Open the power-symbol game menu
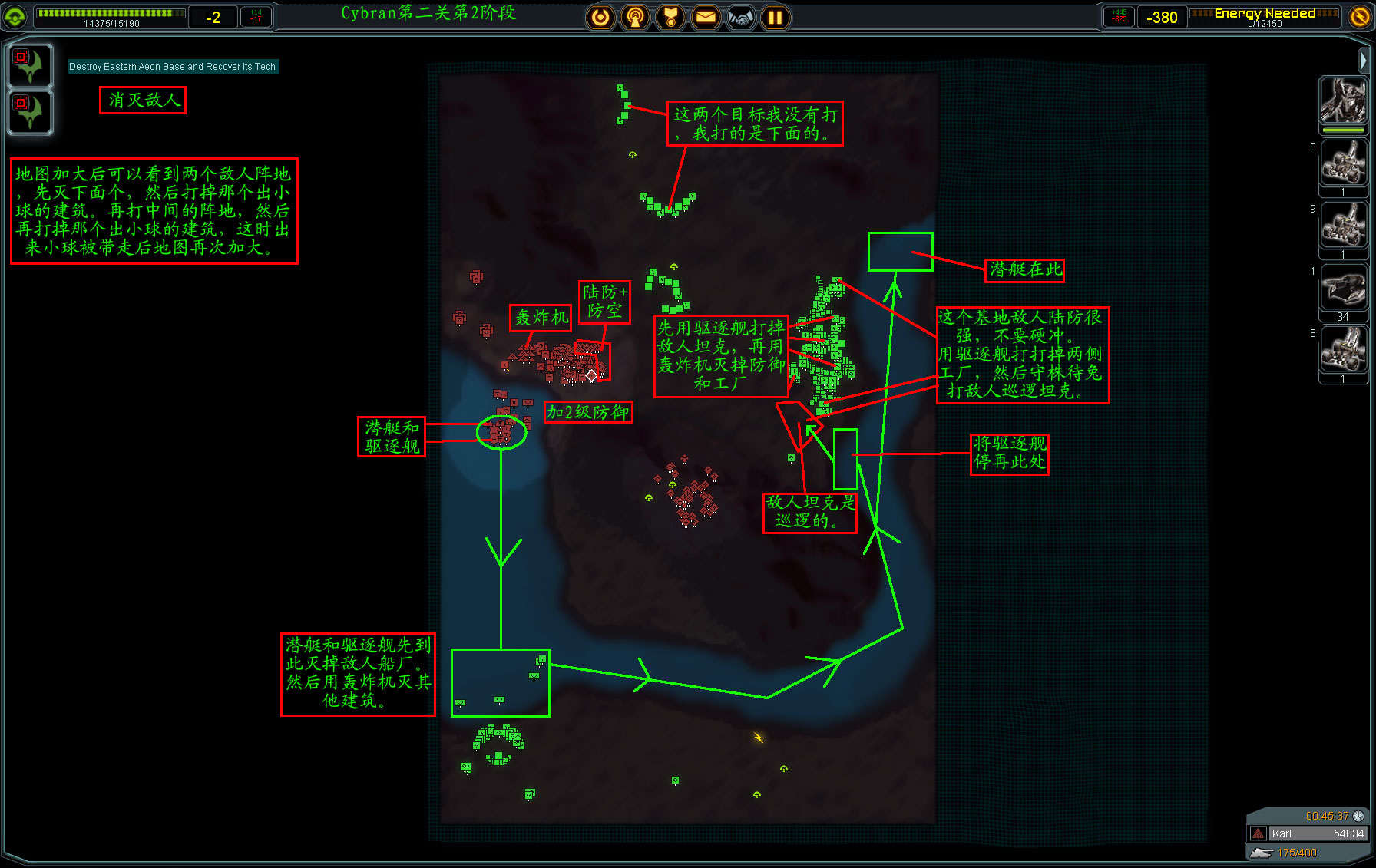This screenshot has height=868, width=1376. [600, 17]
